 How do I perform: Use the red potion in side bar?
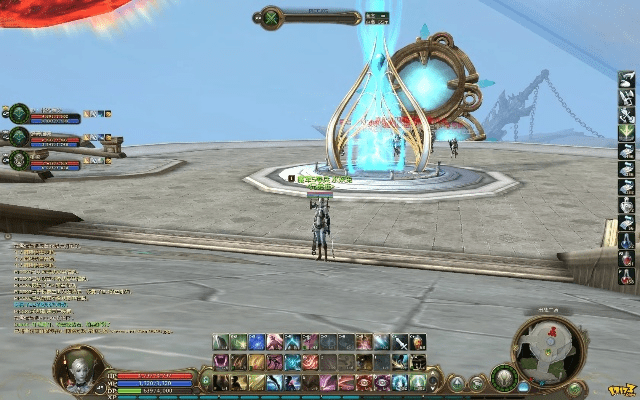626,259
